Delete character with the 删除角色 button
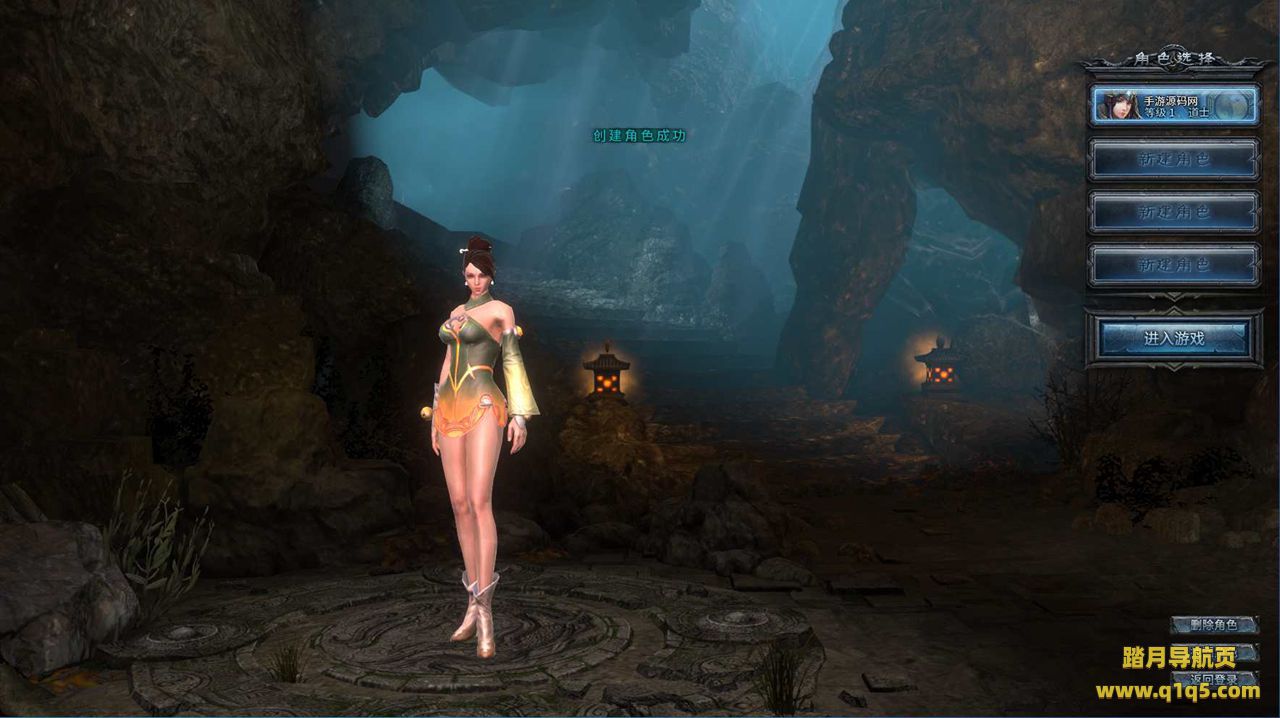The image size is (1280, 718). (1214, 625)
